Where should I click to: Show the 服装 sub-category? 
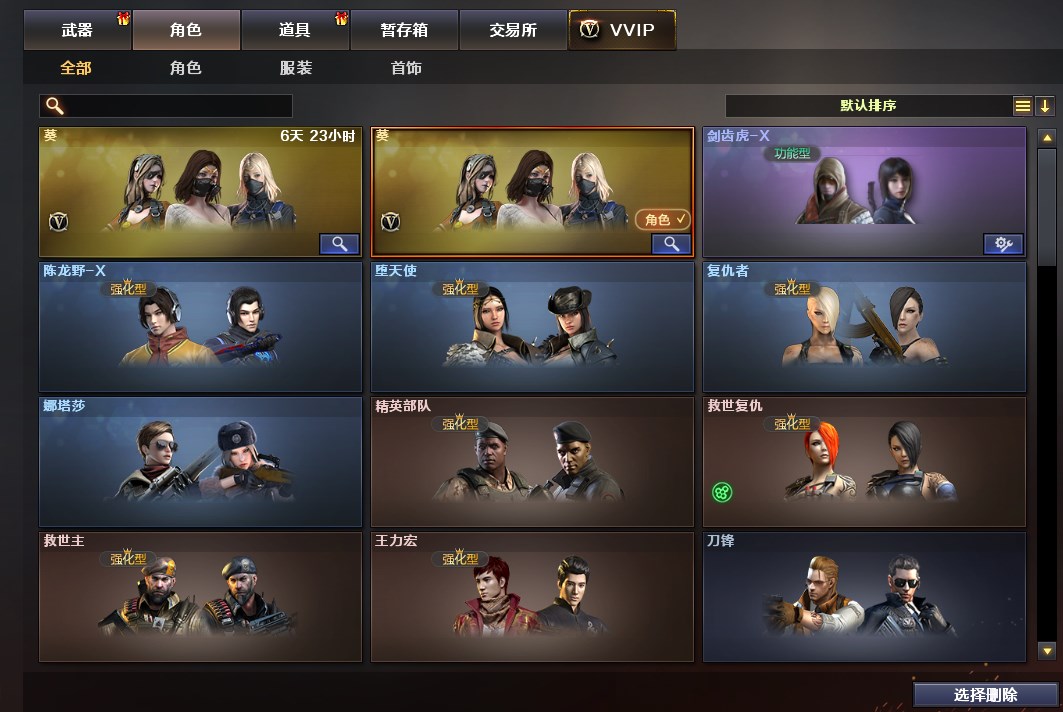click(x=296, y=68)
